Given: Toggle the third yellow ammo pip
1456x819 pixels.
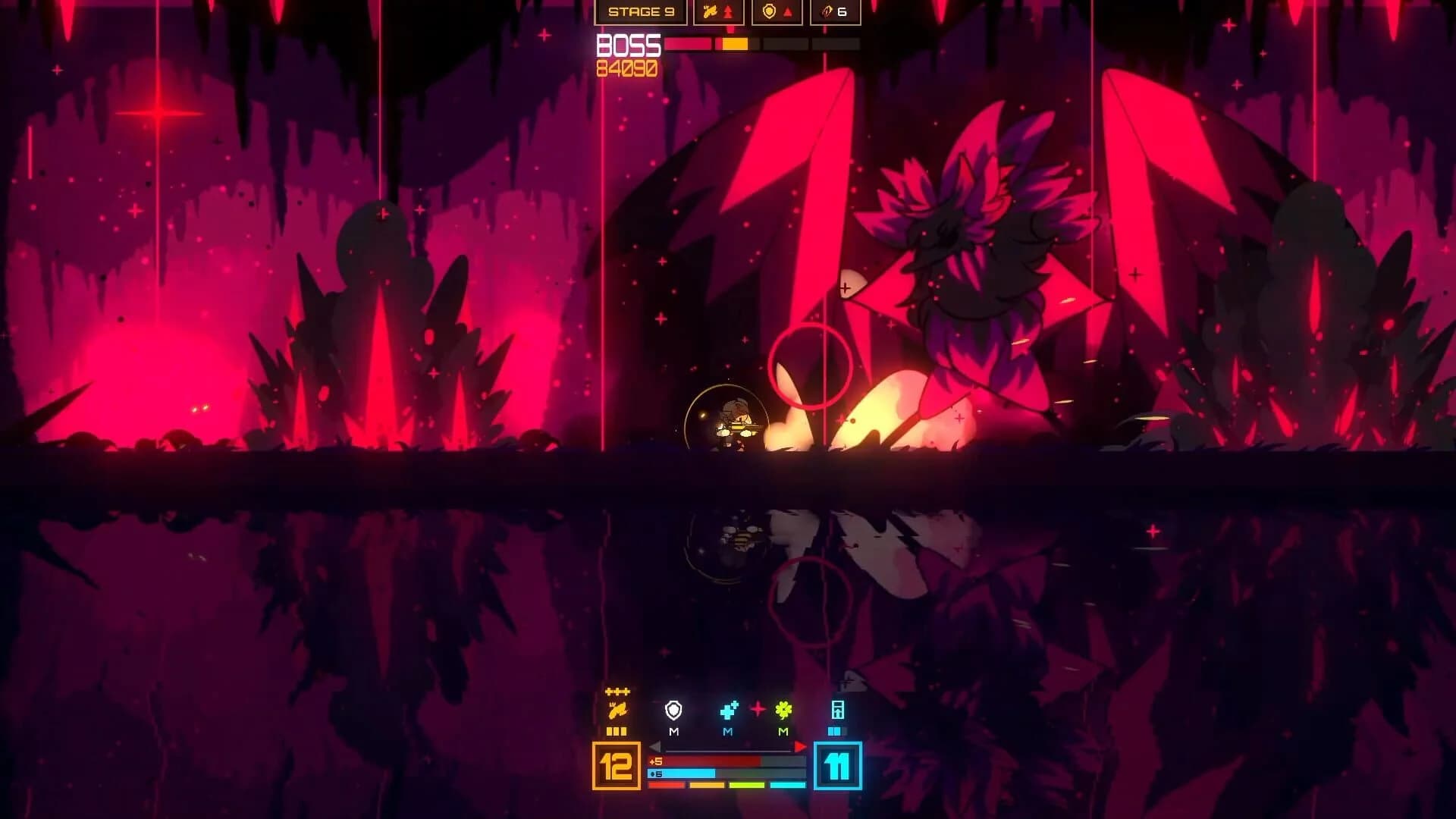Looking at the screenshot, I should (x=622, y=731).
